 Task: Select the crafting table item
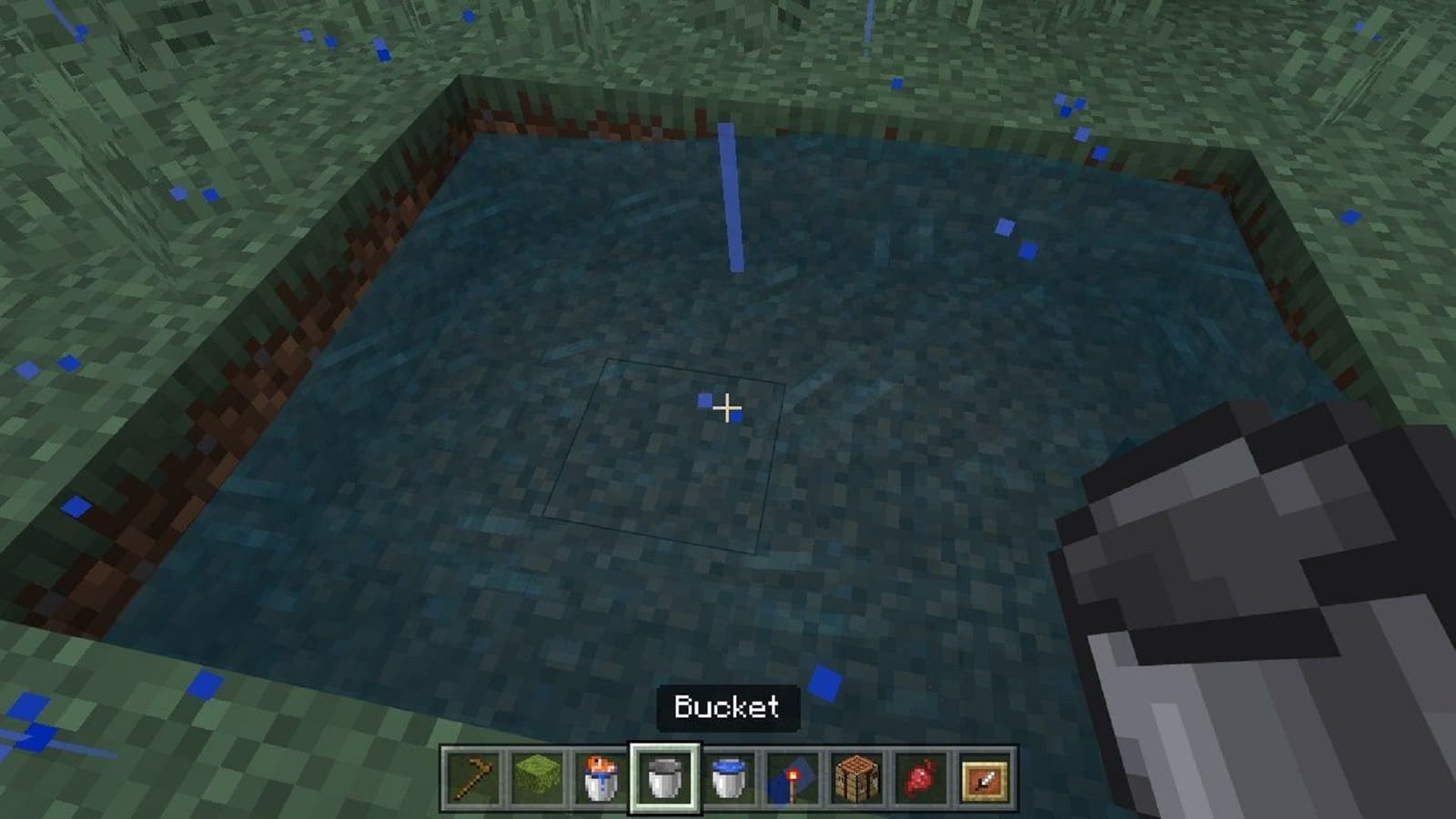(x=857, y=780)
